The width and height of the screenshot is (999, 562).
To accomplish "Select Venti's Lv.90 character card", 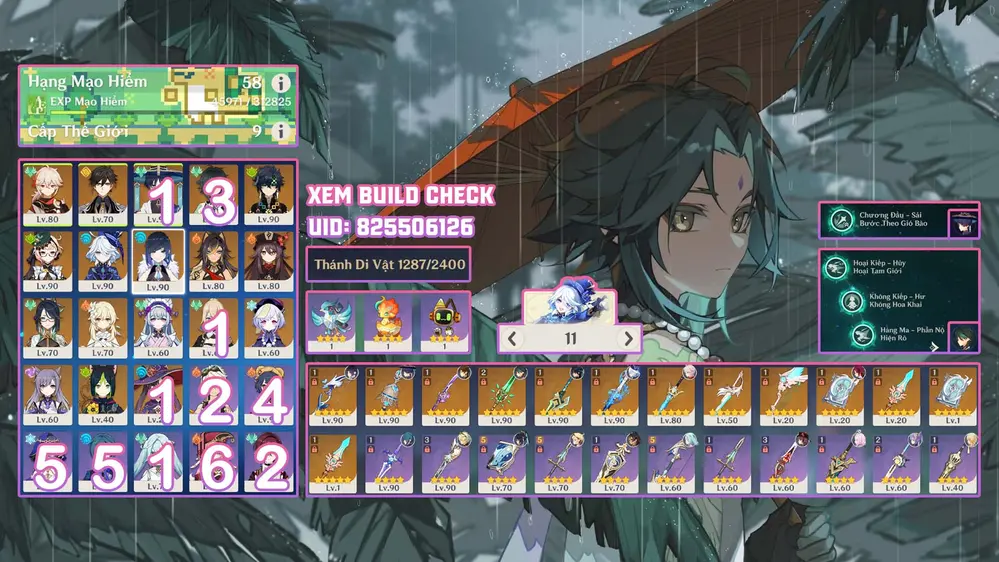I will tap(268, 194).
